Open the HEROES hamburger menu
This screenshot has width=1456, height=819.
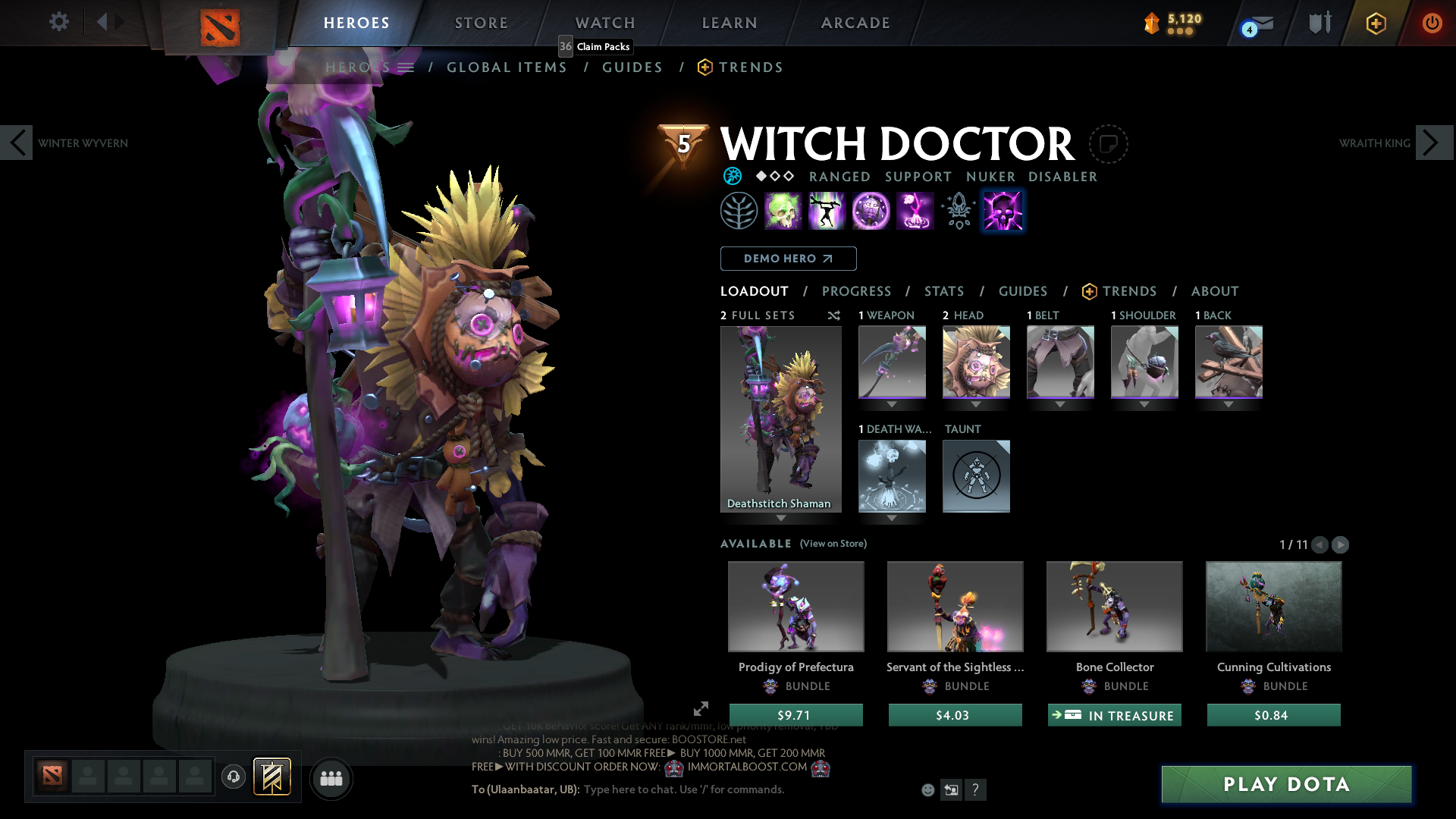tap(406, 67)
